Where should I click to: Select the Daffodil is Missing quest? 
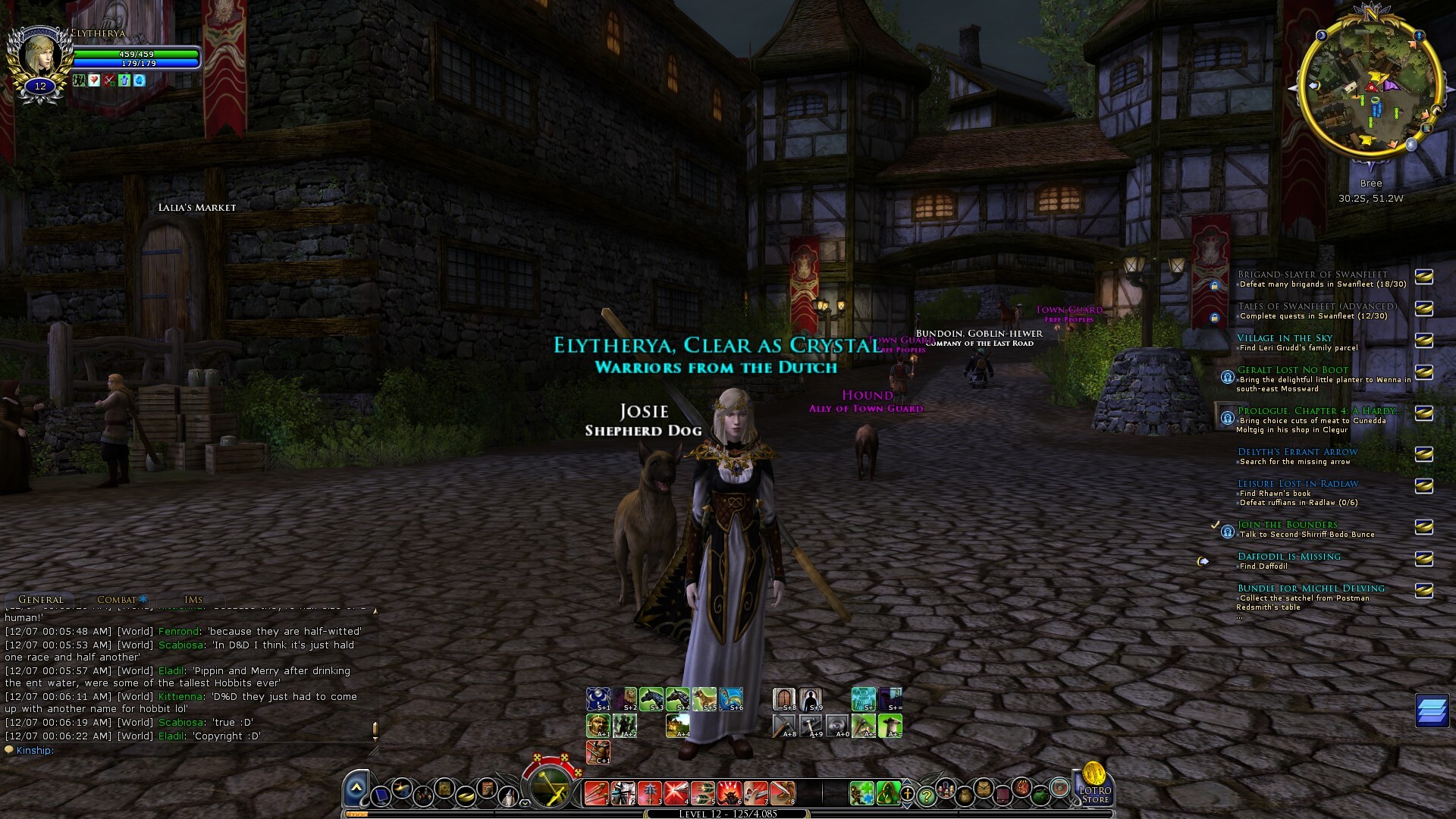[x=1289, y=557]
